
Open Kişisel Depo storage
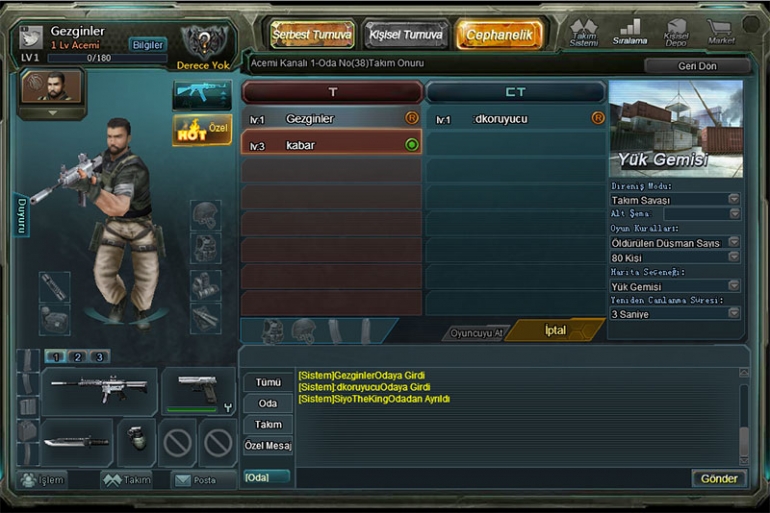tap(676, 32)
